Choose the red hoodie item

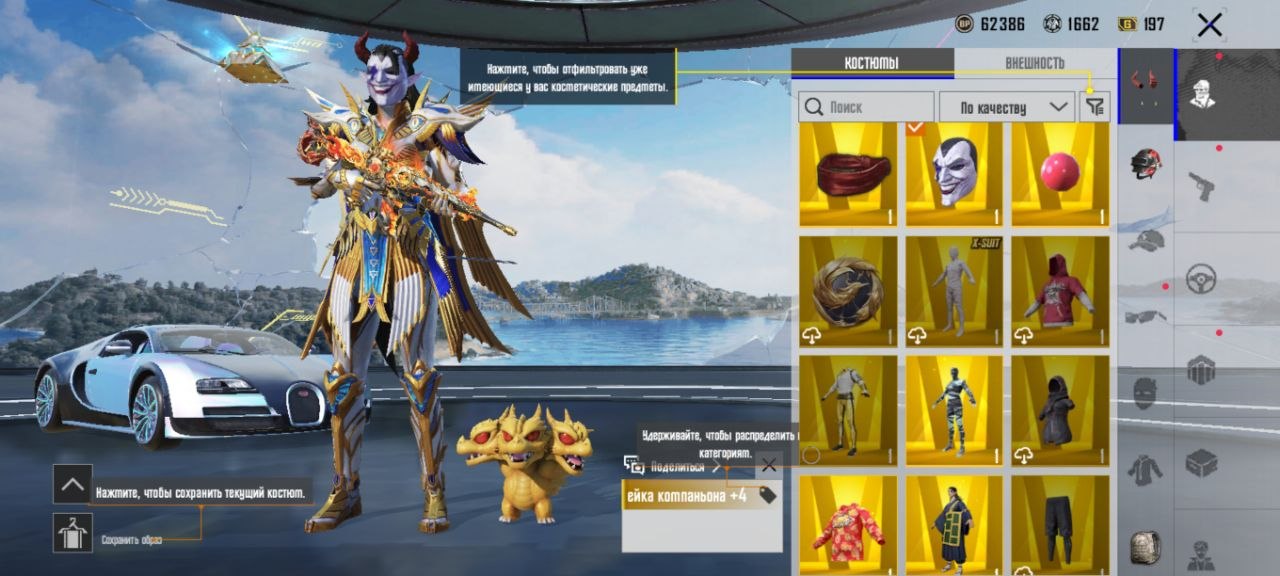pyautogui.click(x=1060, y=291)
